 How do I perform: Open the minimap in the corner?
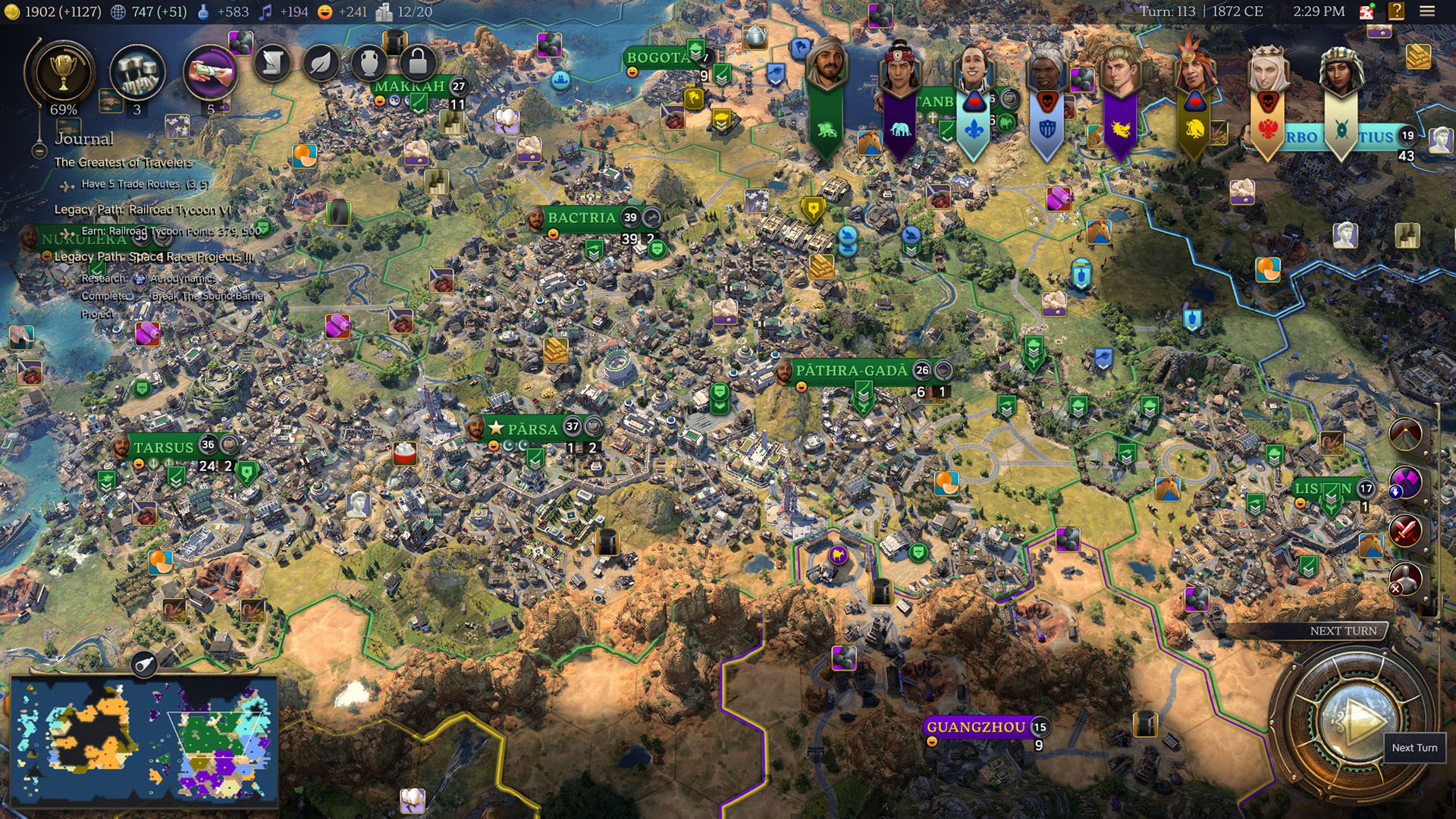144,740
